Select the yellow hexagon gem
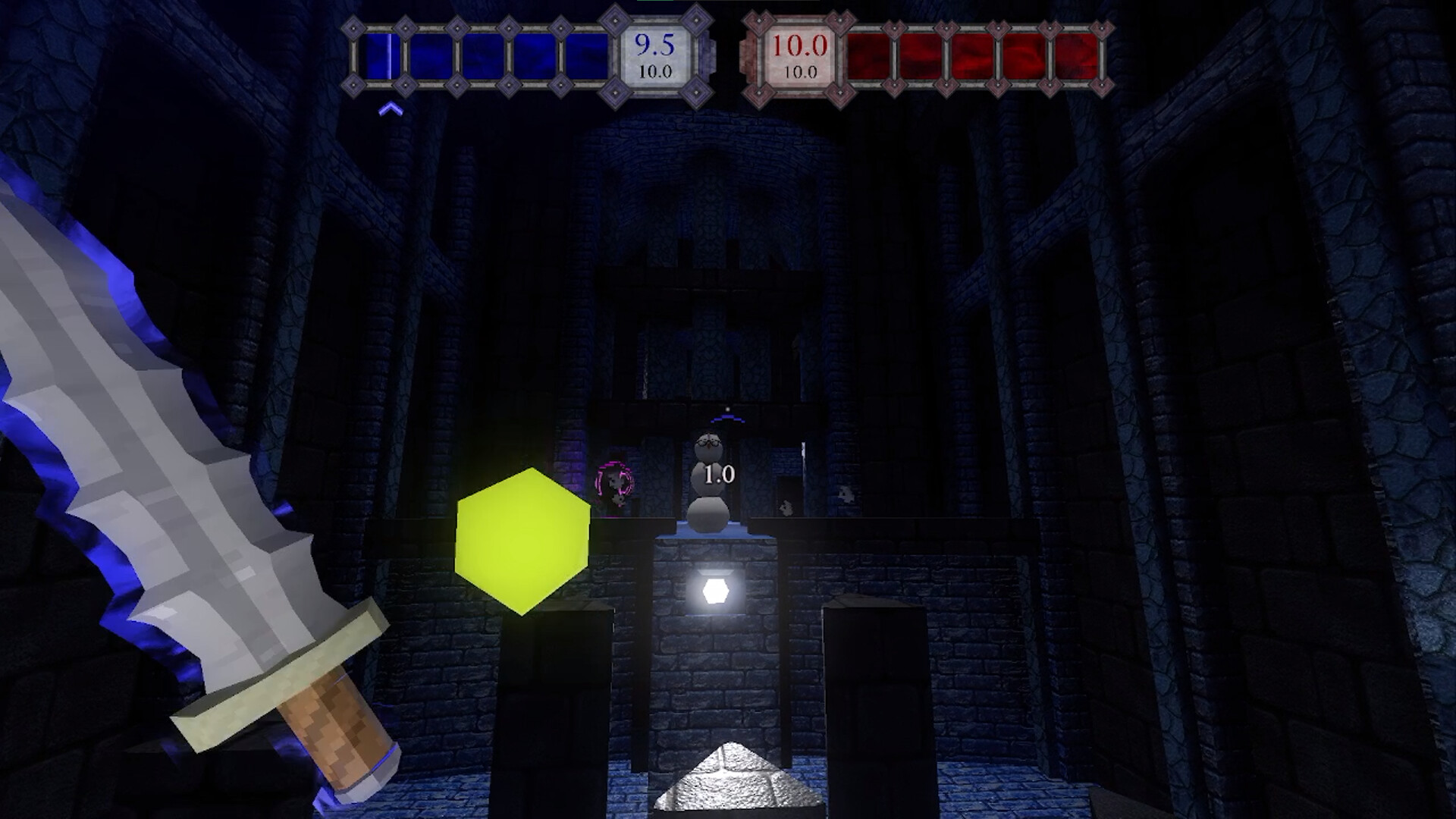This screenshot has height=819, width=1456. [522, 541]
